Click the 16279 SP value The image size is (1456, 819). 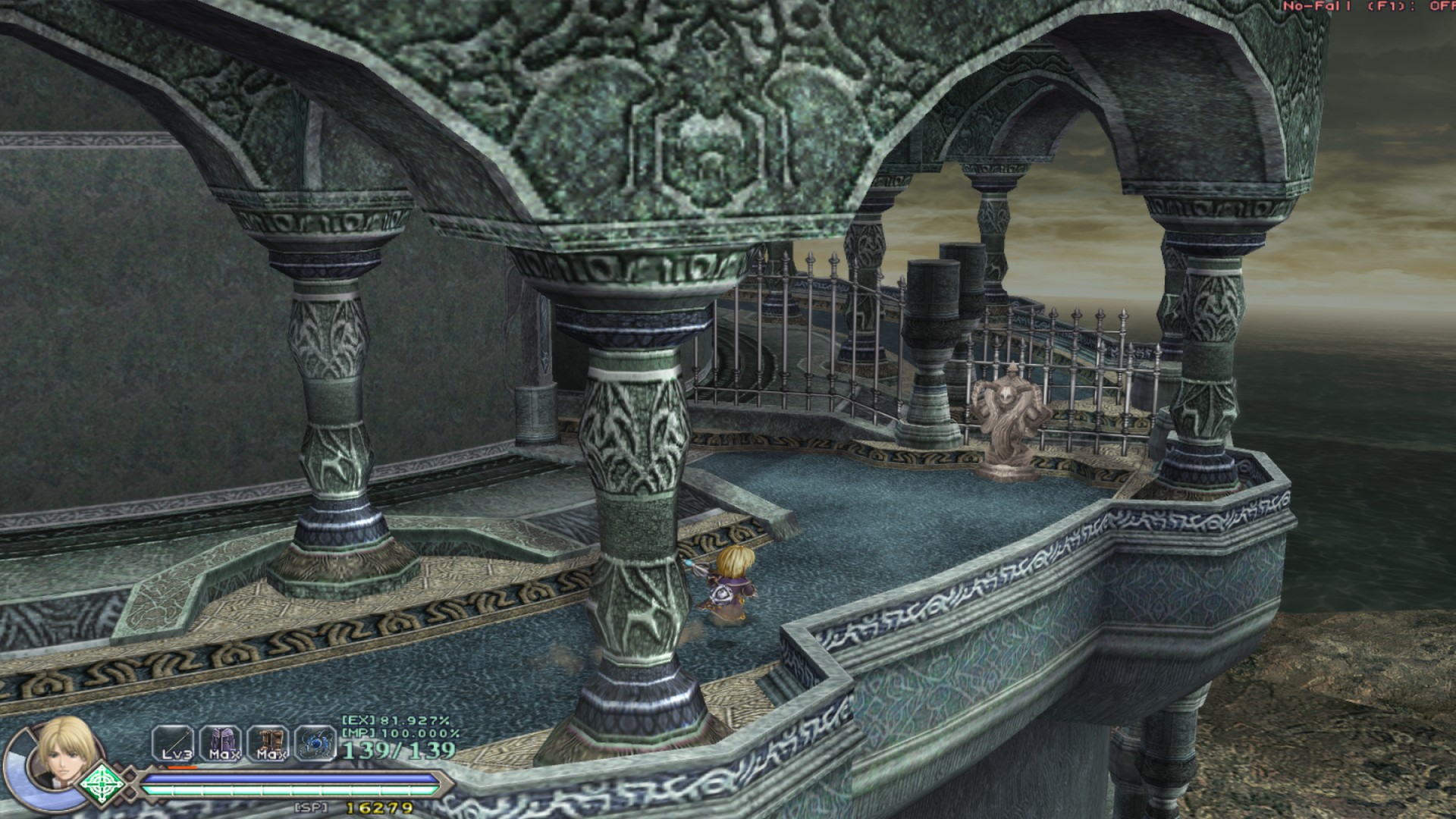(x=378, y=808)
